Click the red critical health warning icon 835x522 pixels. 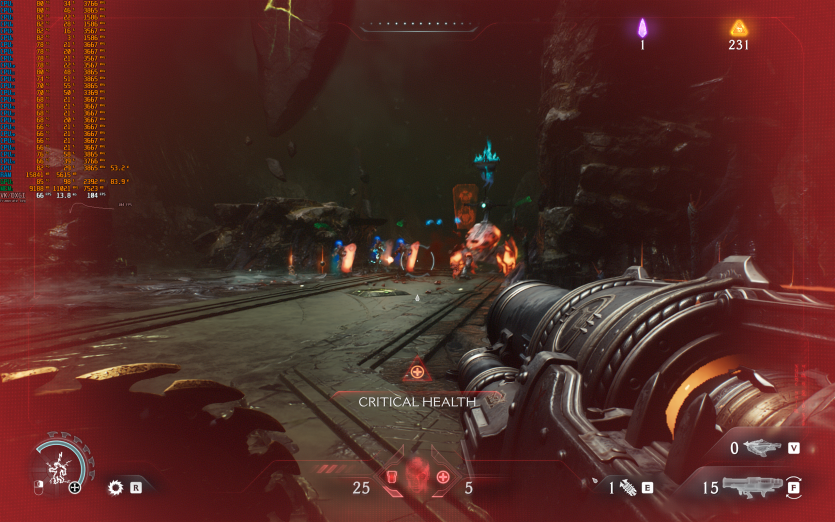[x=417, y=371]
